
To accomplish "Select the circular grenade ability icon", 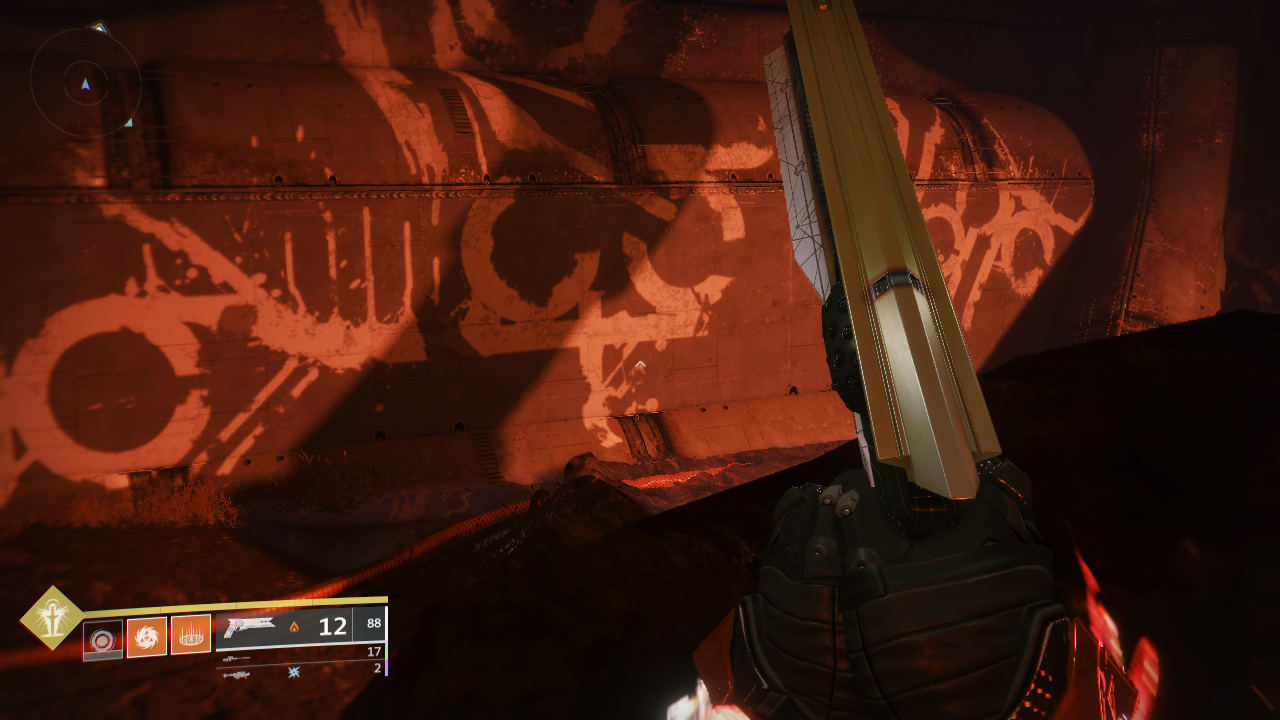I will [x=102, y=639].
